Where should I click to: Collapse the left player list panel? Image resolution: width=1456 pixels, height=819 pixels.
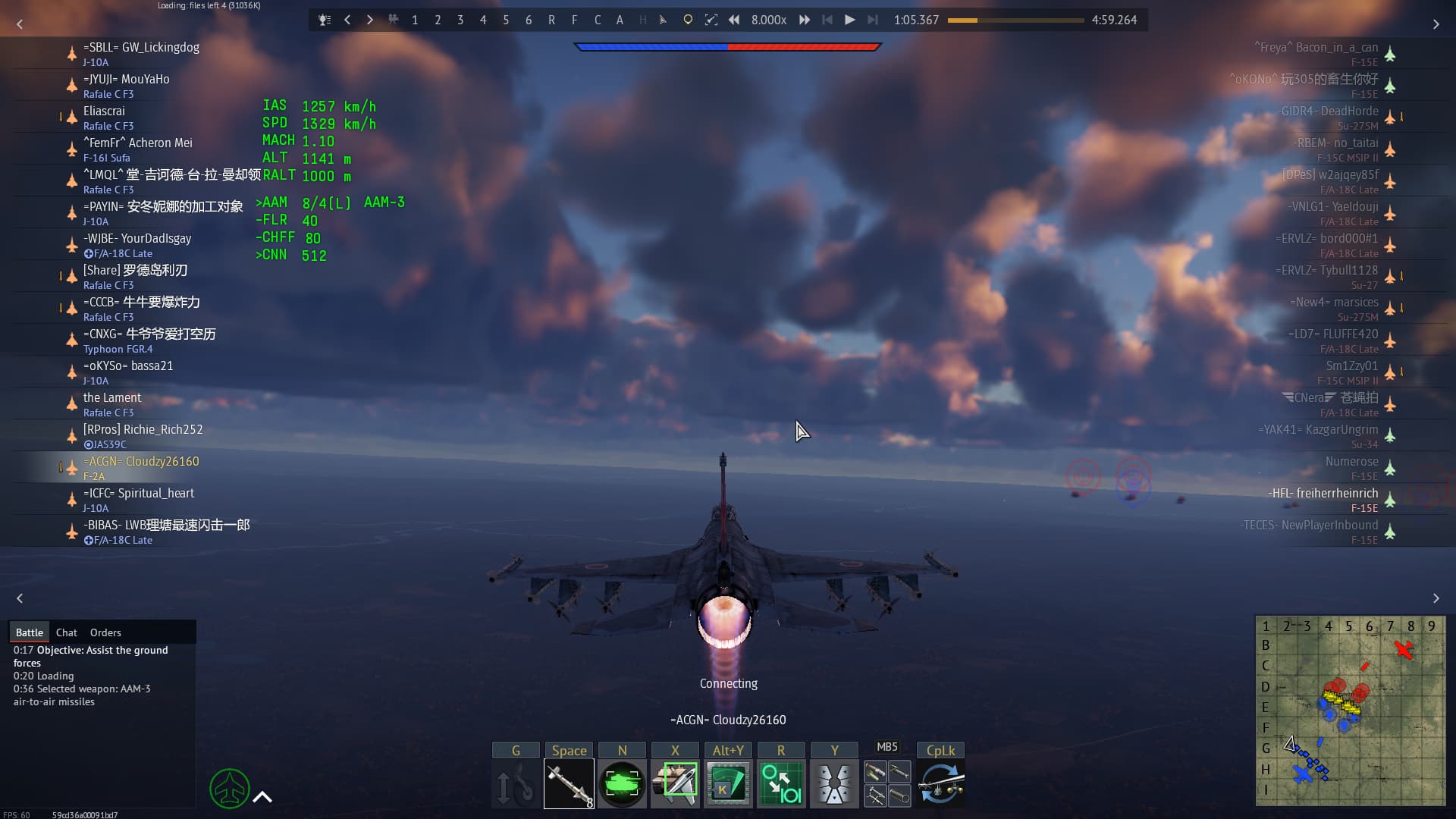[20, 25]
